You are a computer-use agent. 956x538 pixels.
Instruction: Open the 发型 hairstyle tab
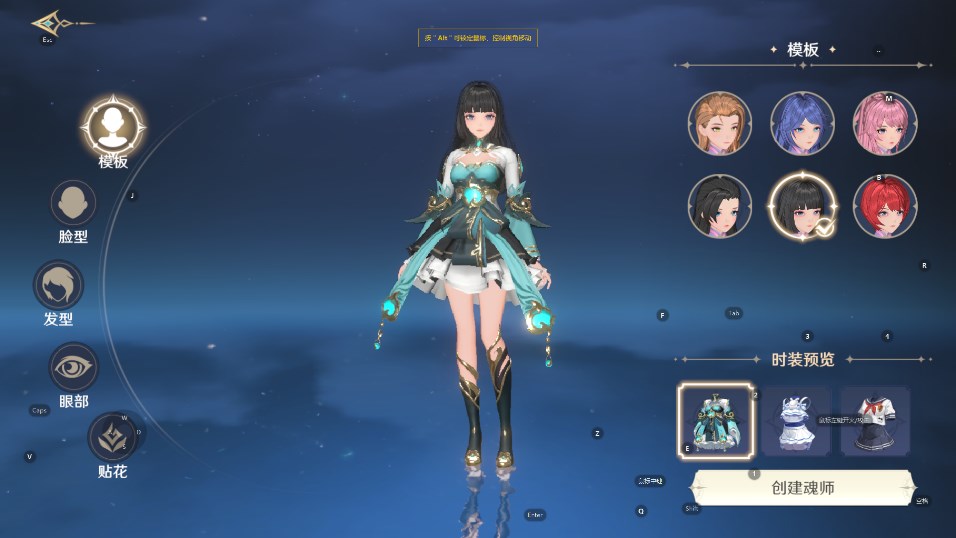point(58,286)
